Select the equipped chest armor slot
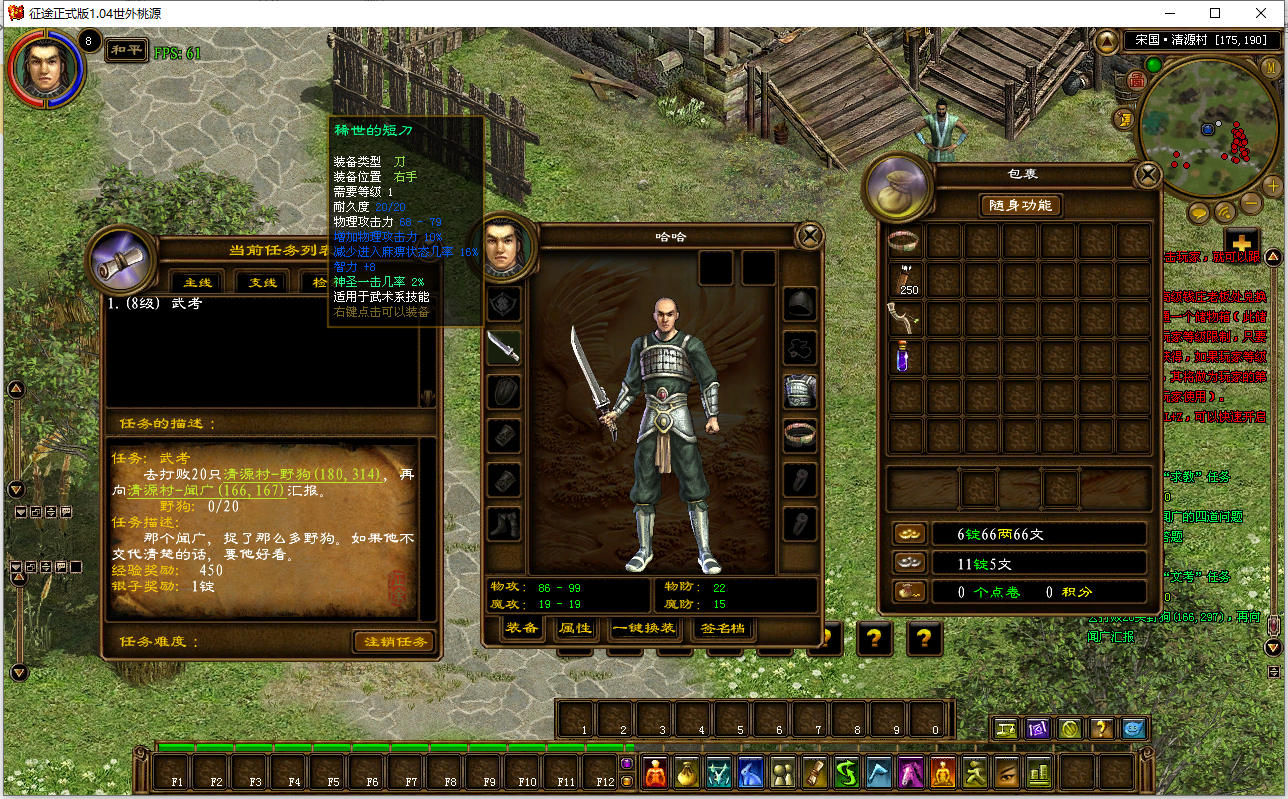This screenshot has width=1288, height=799. point(800,391)
